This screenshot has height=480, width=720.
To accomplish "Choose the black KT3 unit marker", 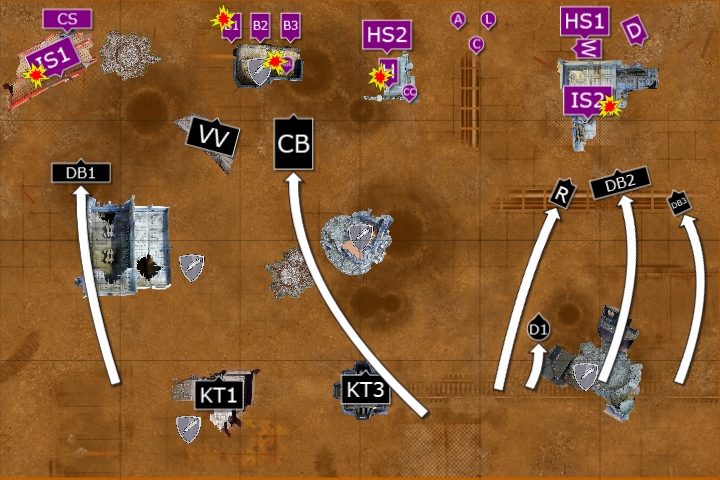I will coord(365,389).
